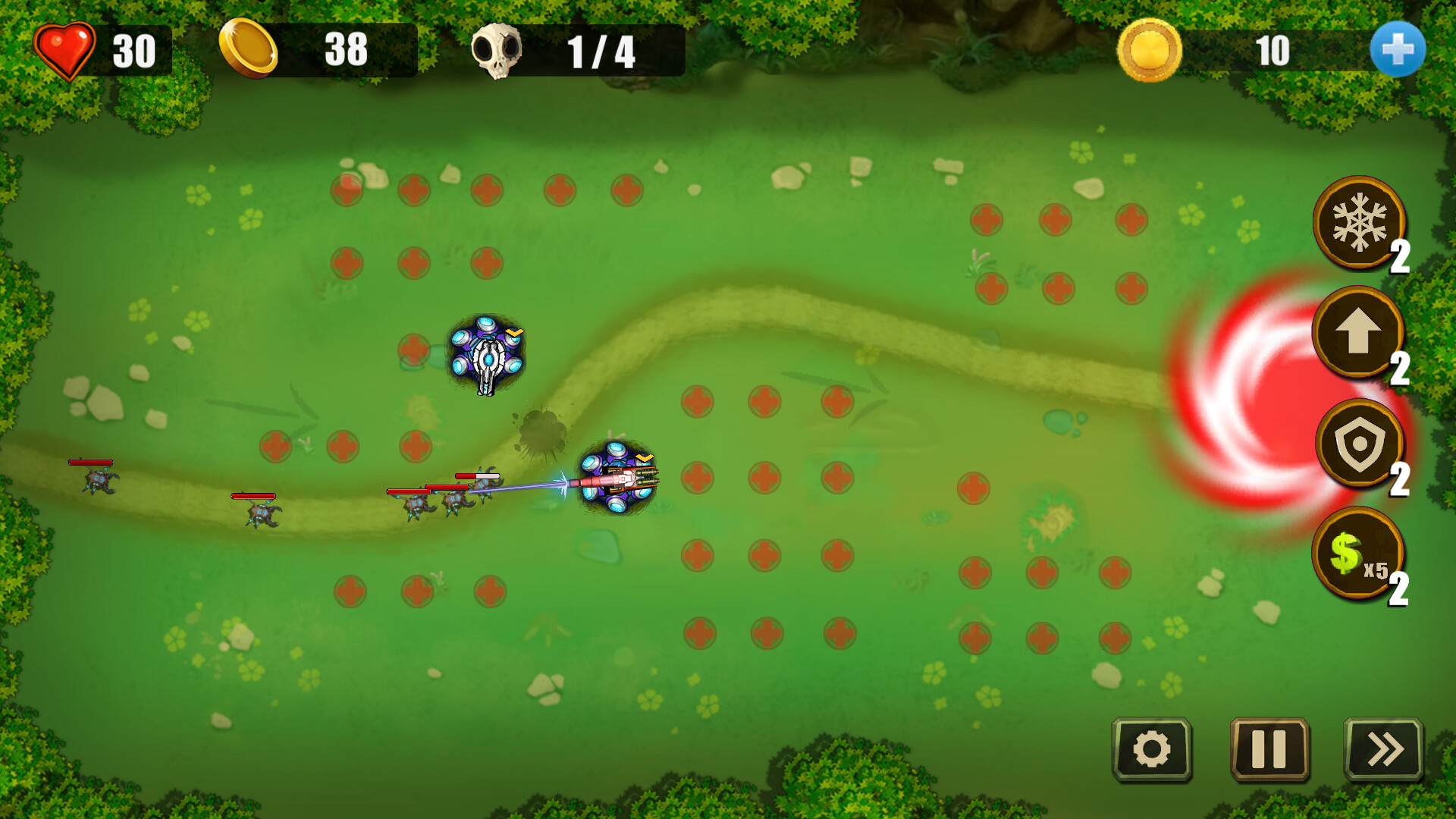This screenshot has height=819, width=1456.
Task: Add more coins with the blue plus
Action: point(1397,49)
